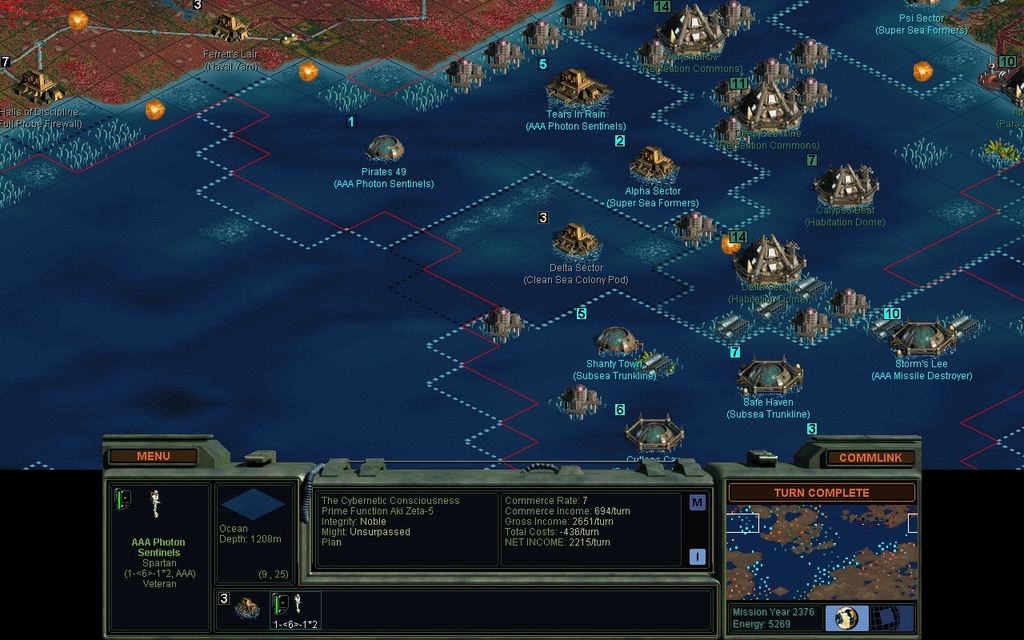Open the Safe Haven base
Viewport: 1024px width, 640px height.
769,377
